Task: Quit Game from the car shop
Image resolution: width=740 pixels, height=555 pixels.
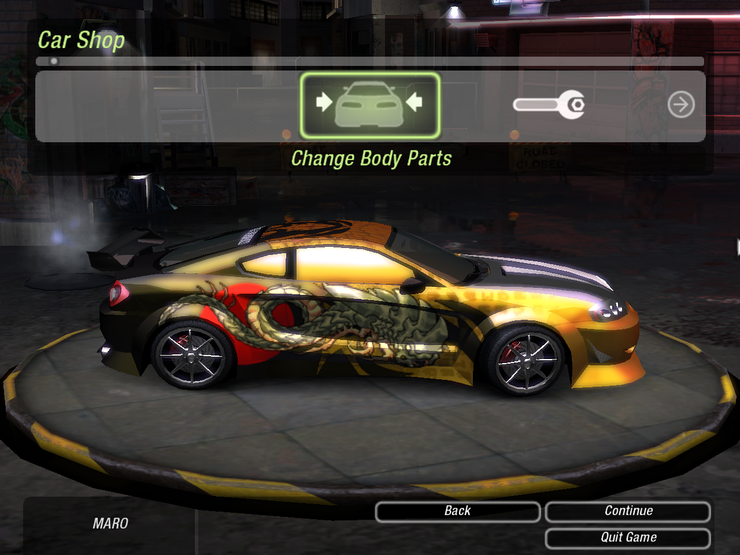Action: click(628, 538)
